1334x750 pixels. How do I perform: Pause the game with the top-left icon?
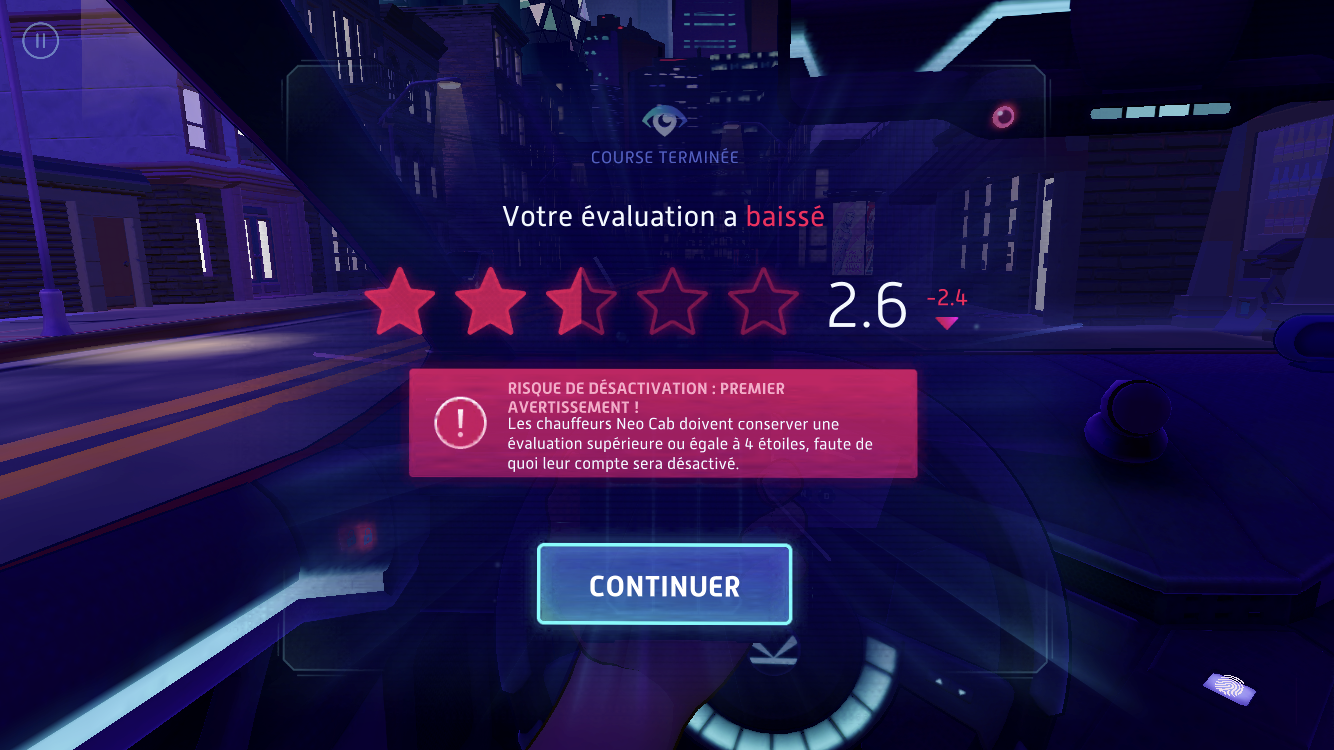pyautogui.click(x=41, y=42)
